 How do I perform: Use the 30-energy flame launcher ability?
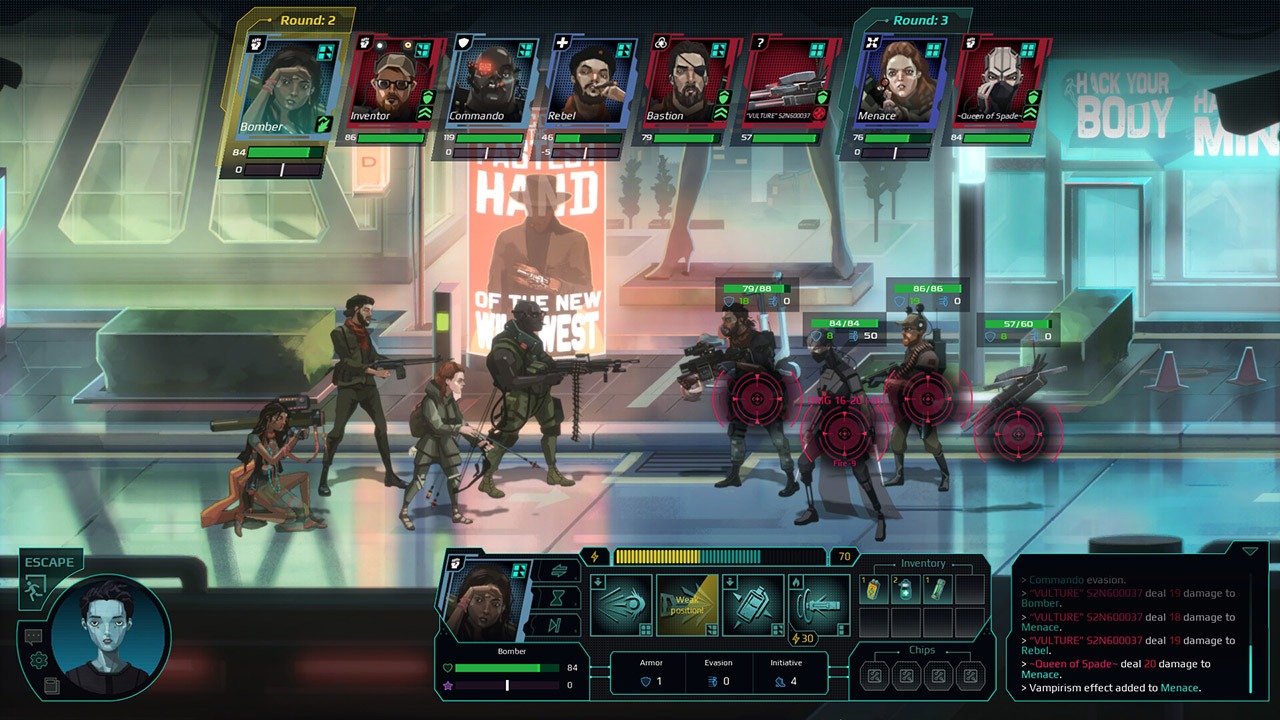(x=819, y=604)
